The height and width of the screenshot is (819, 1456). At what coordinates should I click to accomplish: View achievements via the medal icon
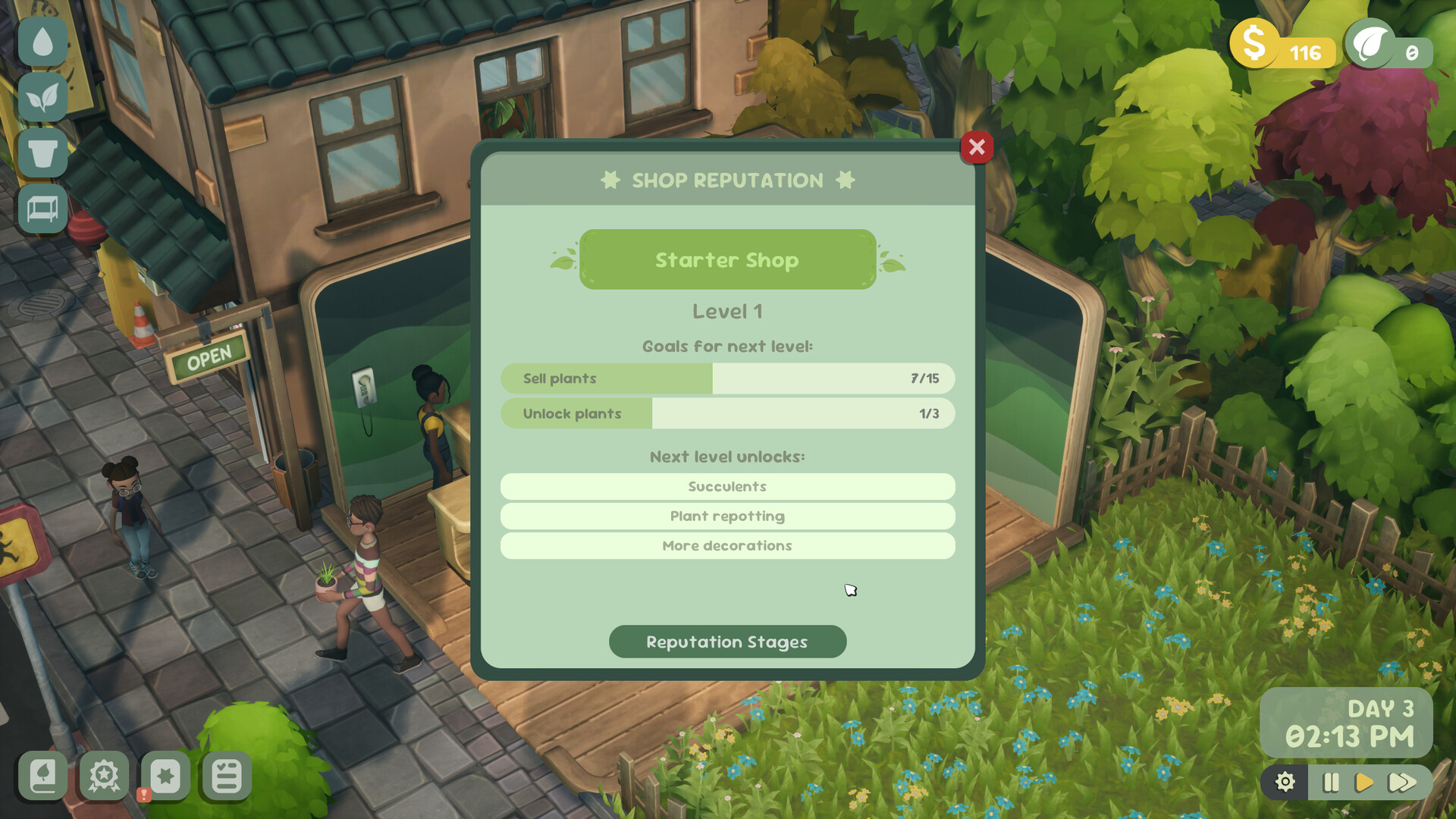click(x=103, y=777)
